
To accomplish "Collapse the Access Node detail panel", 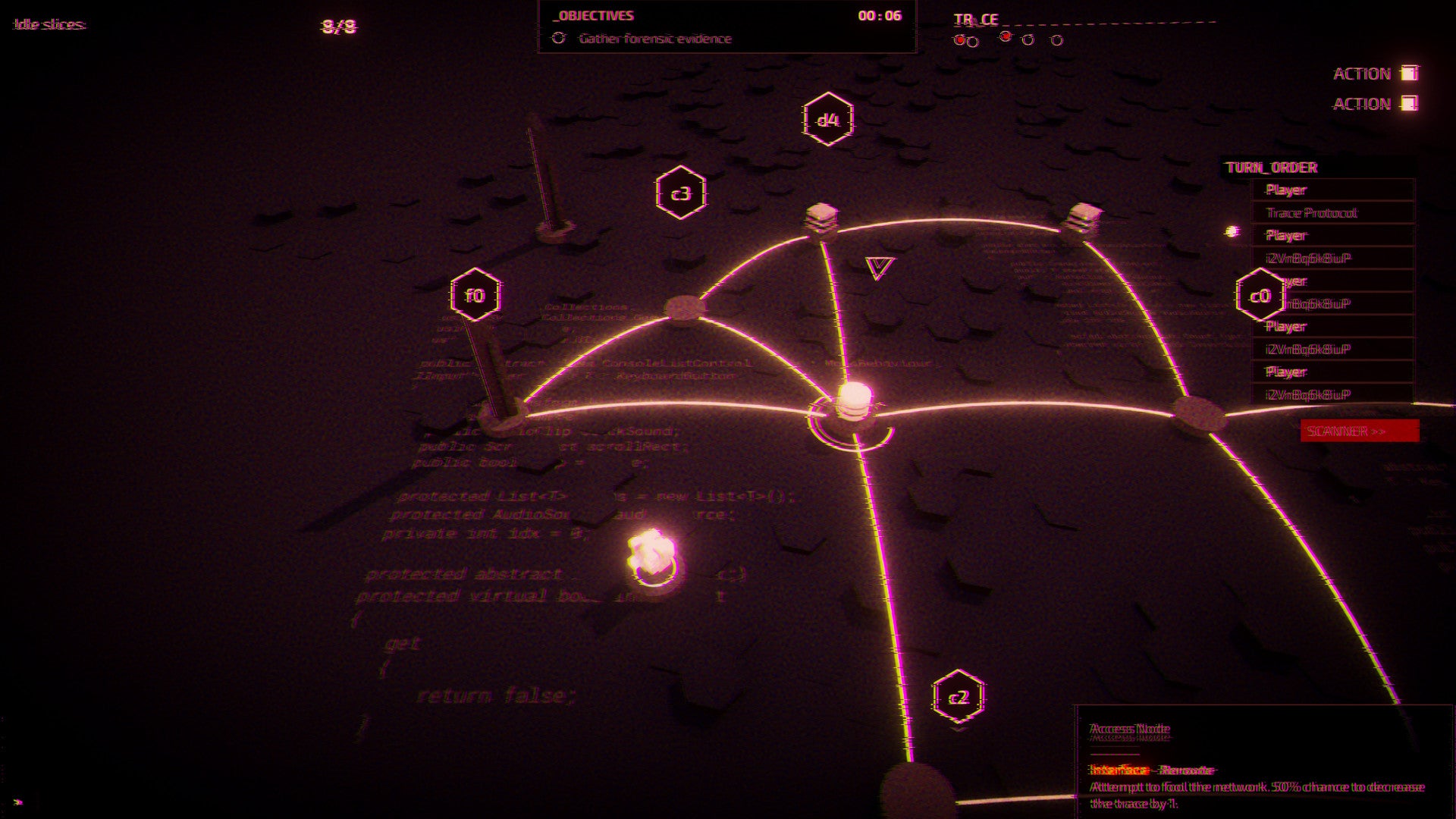I will point(1129,727).
